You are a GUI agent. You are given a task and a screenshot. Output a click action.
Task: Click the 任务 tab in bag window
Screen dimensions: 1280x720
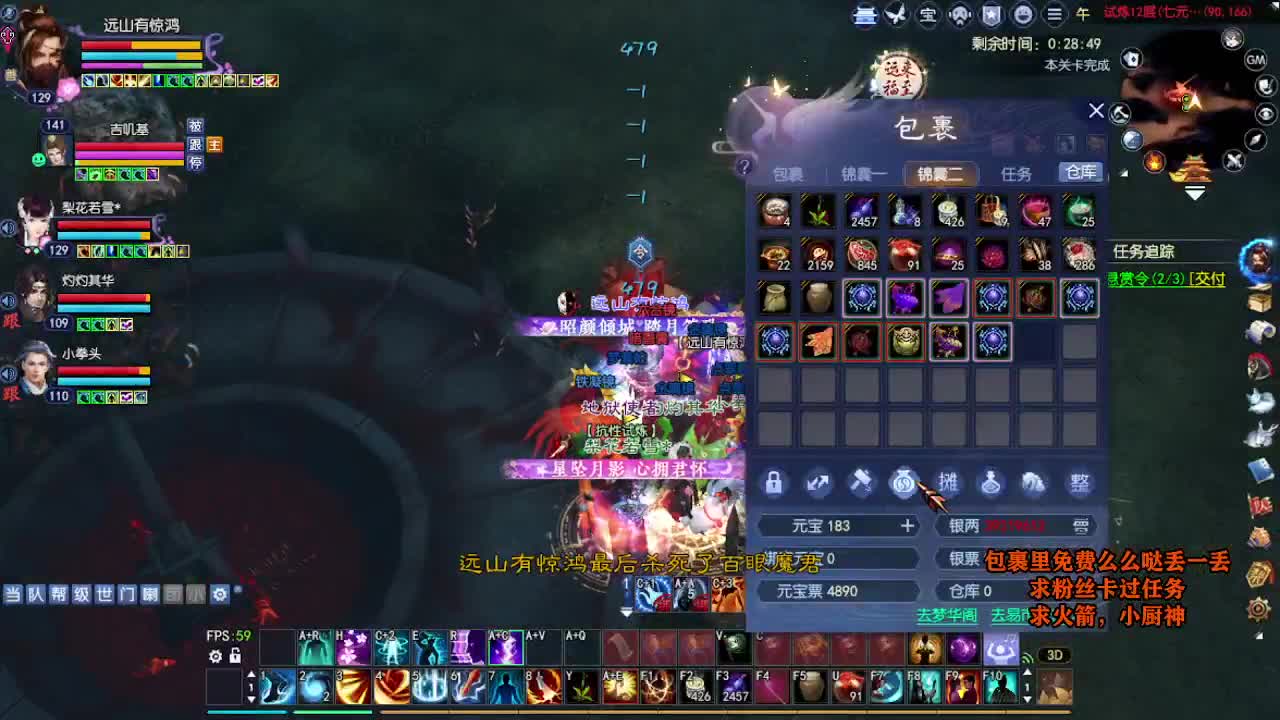pos(1017,172)
